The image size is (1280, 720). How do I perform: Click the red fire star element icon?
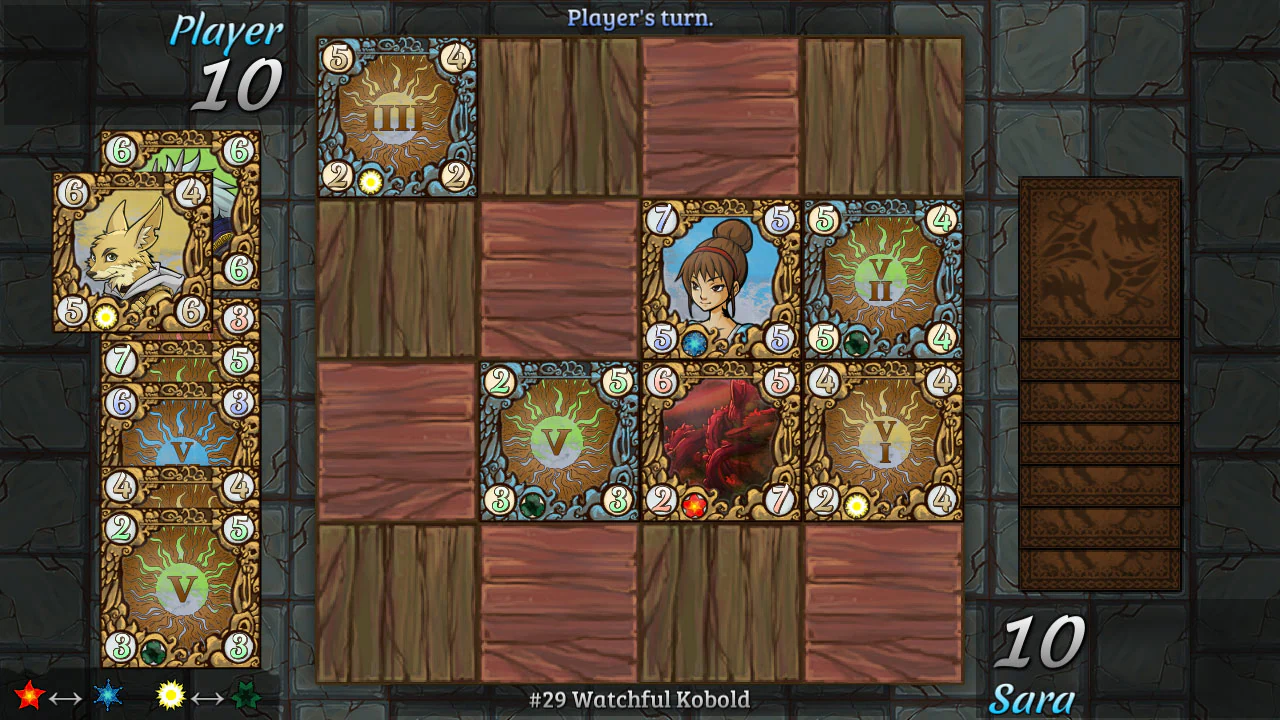pyautogui.click(x=30, y=695)
